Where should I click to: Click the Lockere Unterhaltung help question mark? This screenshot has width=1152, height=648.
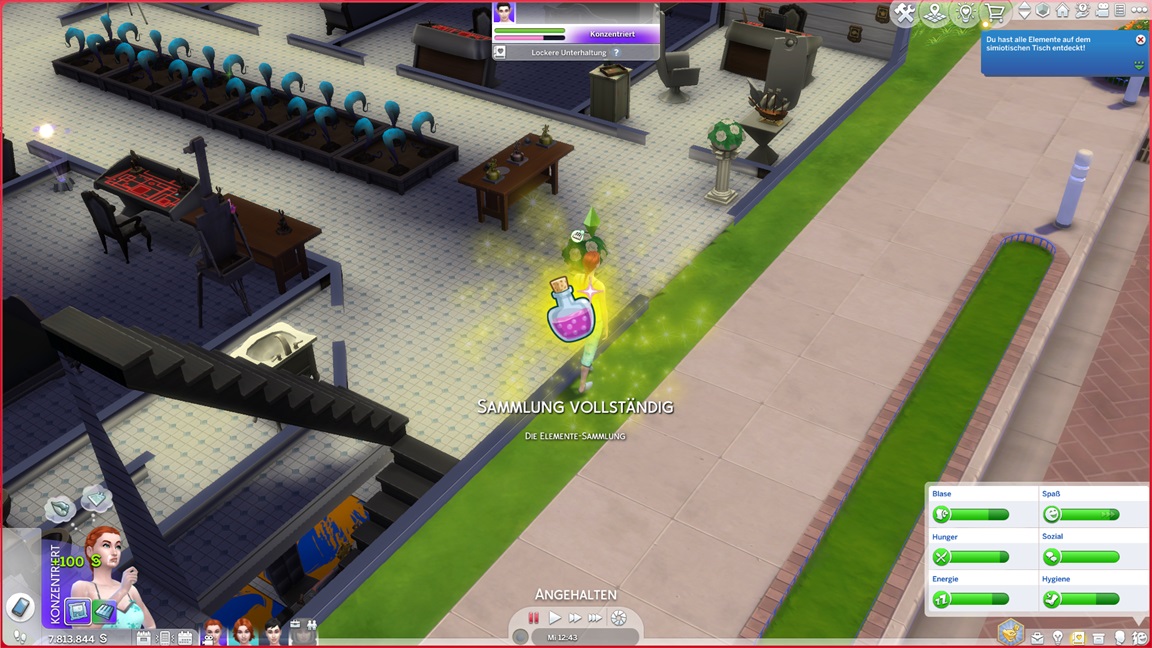[616, 52]
